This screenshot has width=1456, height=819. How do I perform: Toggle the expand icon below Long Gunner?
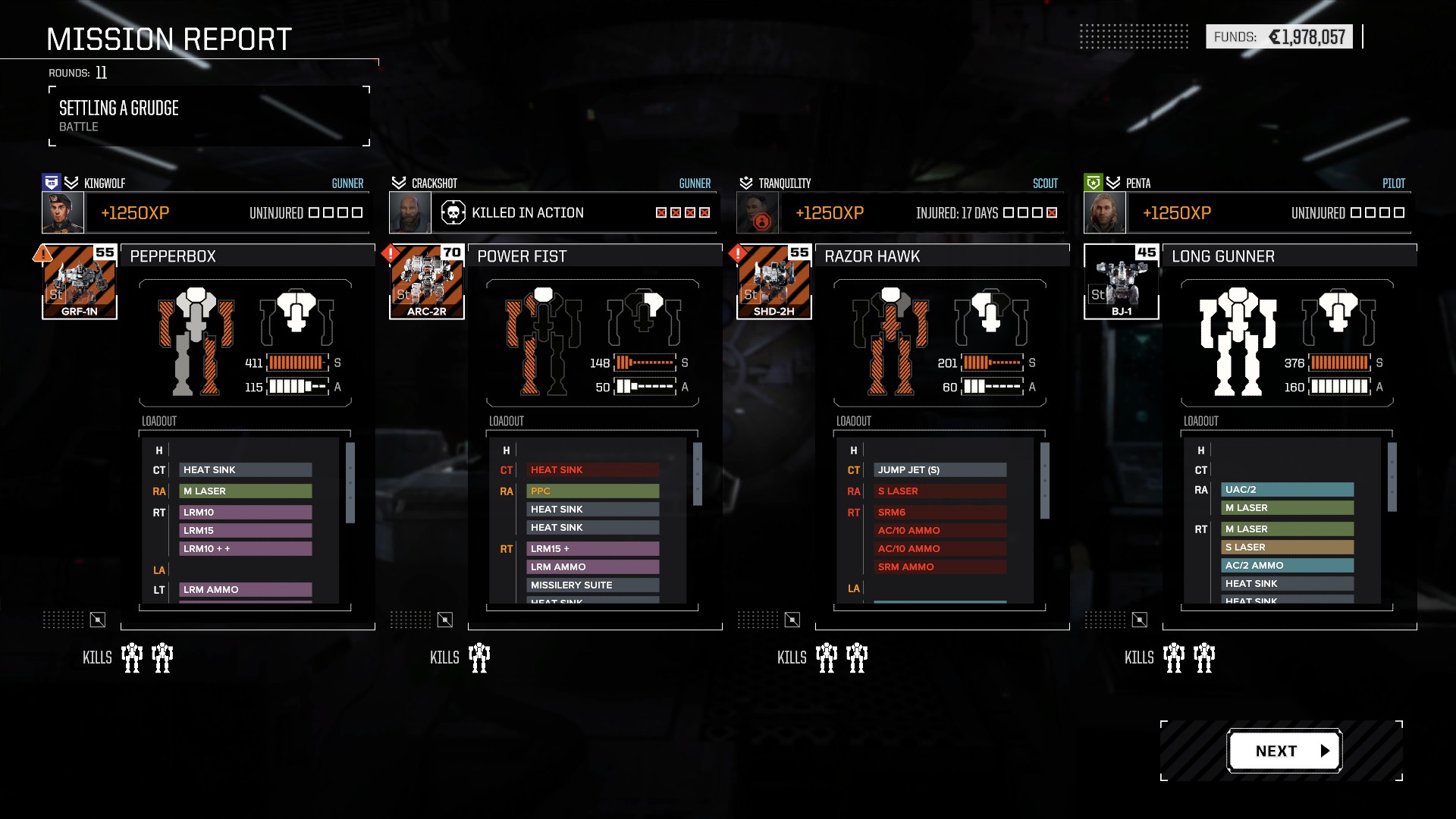(1140, 620)
